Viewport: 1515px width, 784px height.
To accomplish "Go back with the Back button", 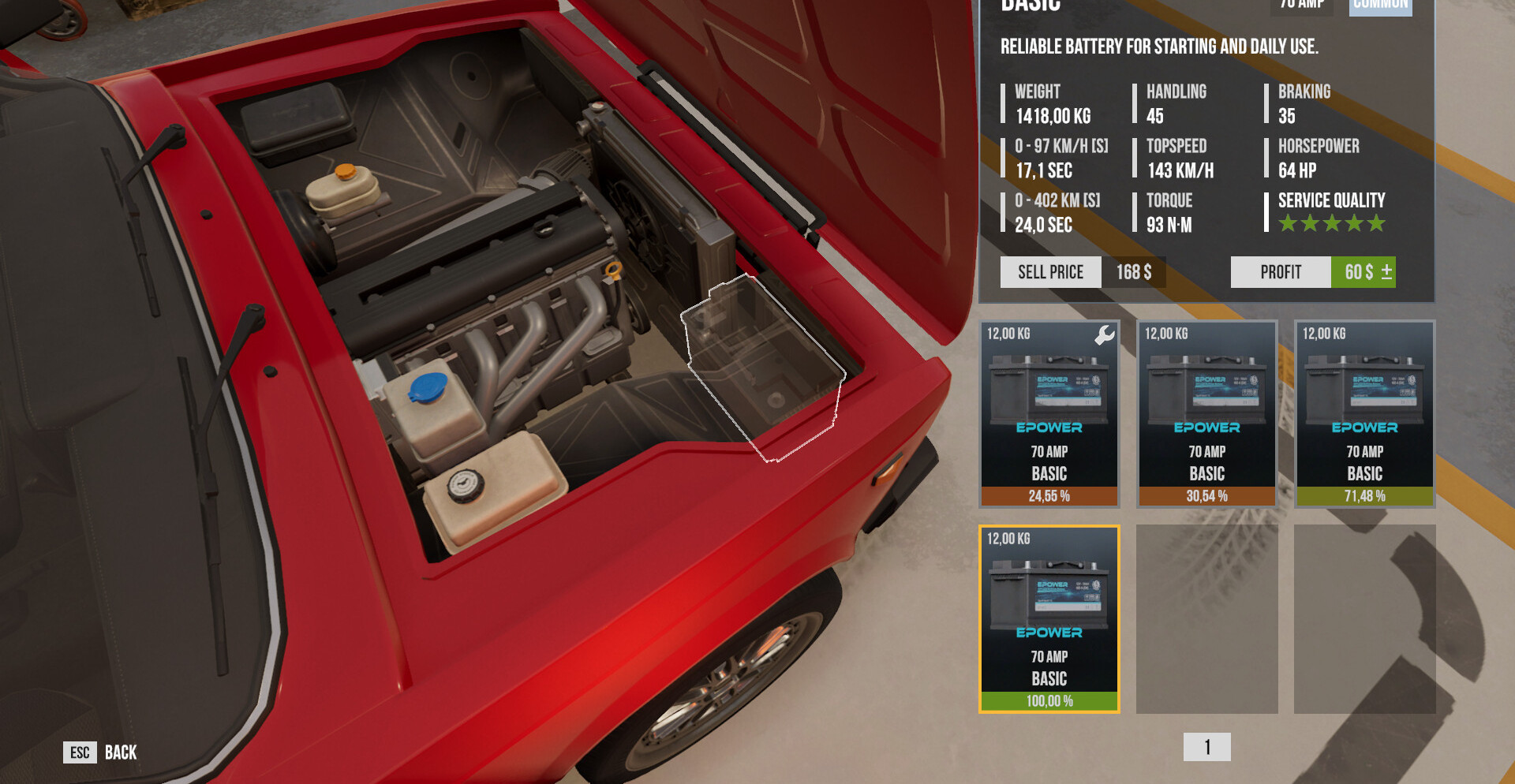I will [100, 752].
